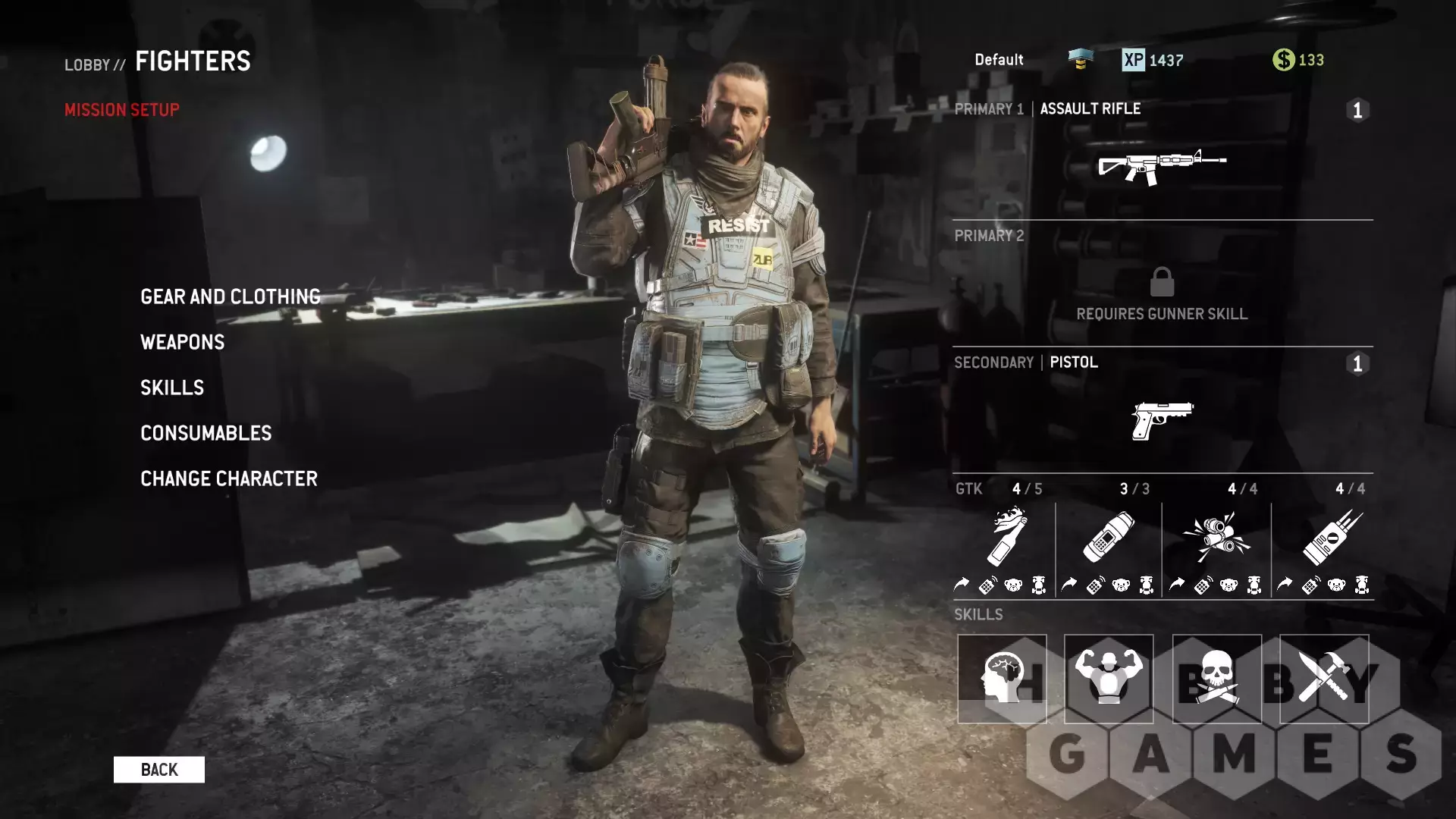Image resolution: width=1456 pixels, height=819 pixels.
Task: Choose the skull and crossbones skill
Action: click(1216, 679)
